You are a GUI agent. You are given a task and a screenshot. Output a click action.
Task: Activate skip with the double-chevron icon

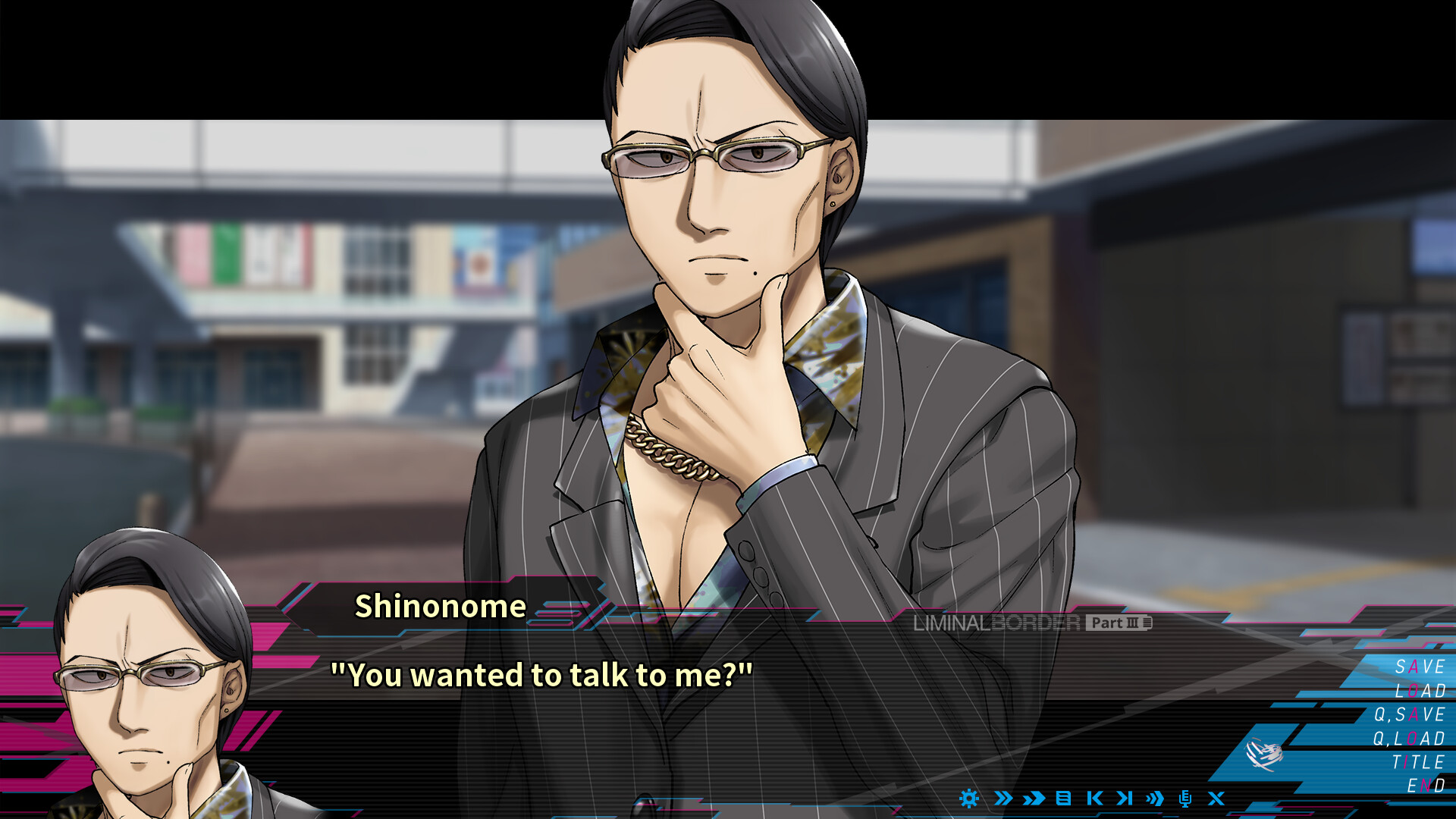tap(1003, 799)
